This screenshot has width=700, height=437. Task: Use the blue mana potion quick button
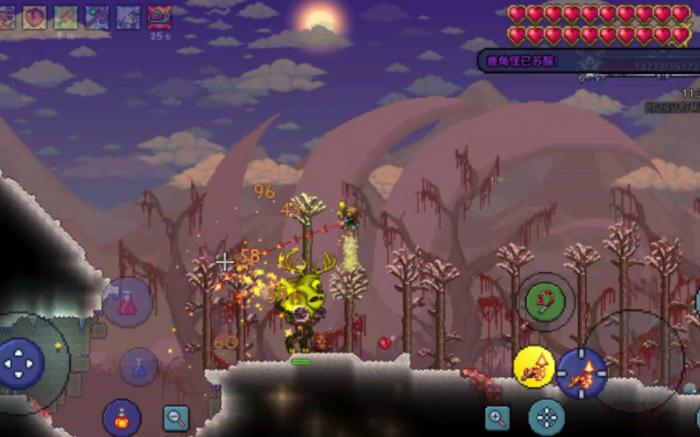(x=139, y=367)
